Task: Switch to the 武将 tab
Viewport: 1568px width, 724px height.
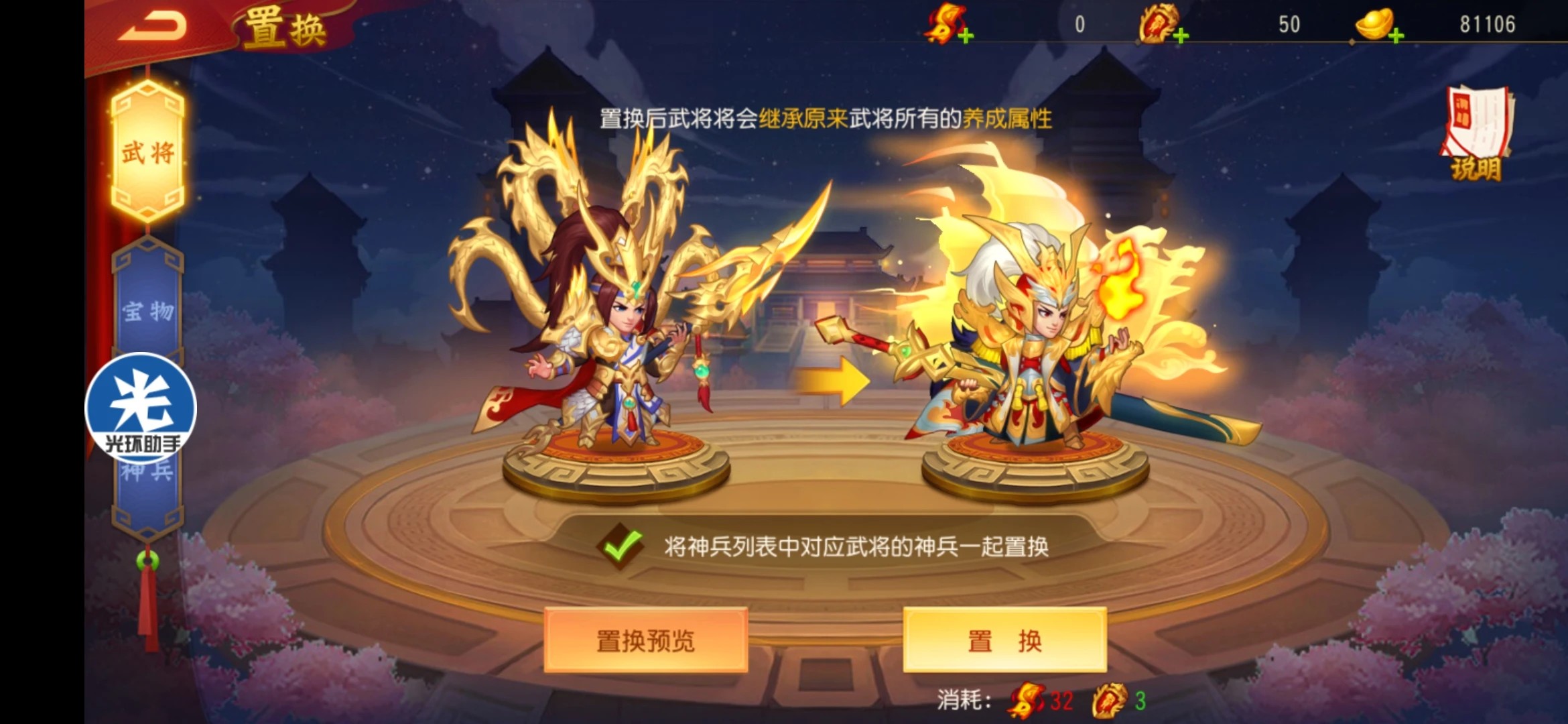Action: click(x=148, y=153)
